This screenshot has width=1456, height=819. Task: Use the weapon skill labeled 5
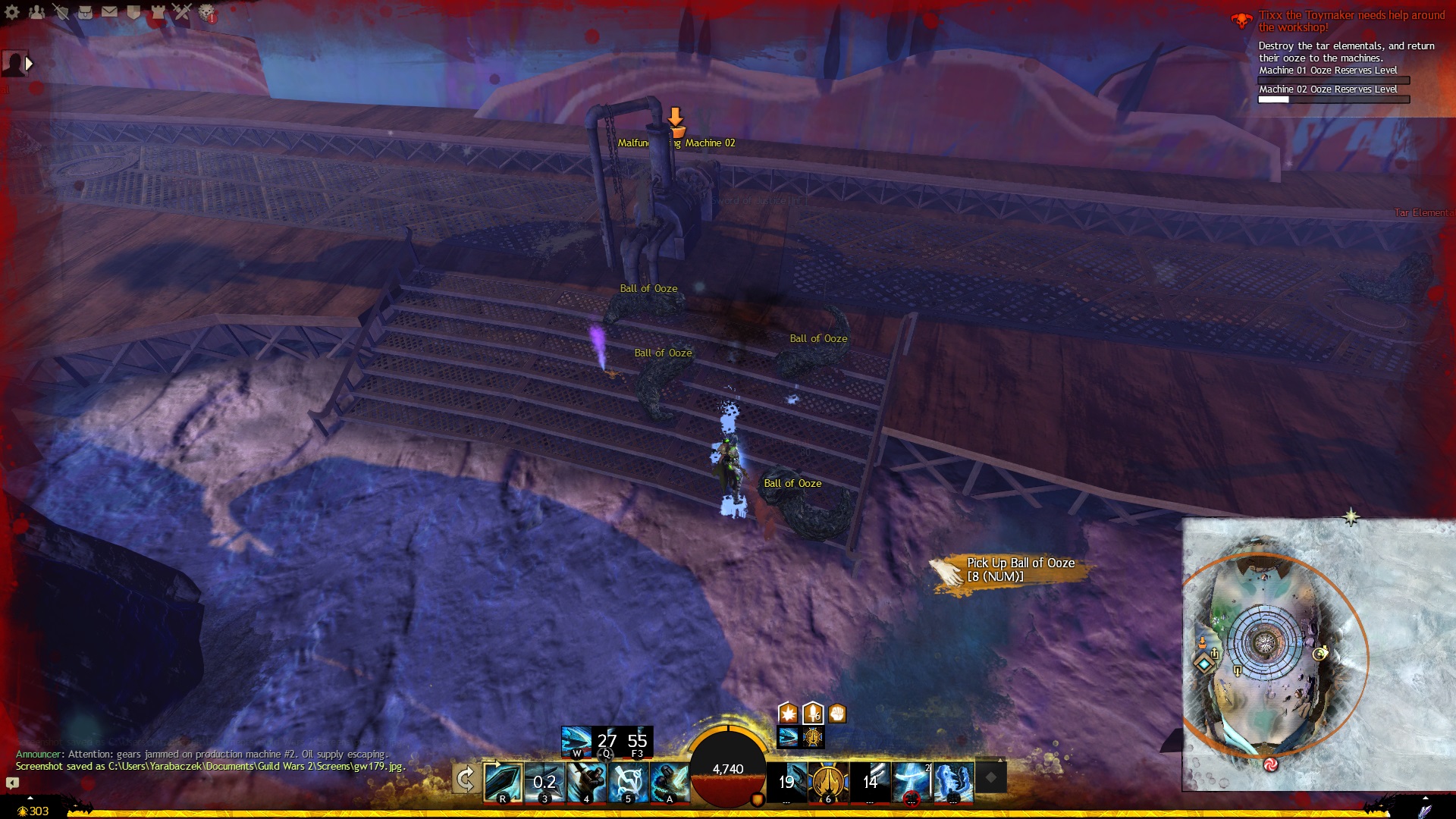point(628,781)
